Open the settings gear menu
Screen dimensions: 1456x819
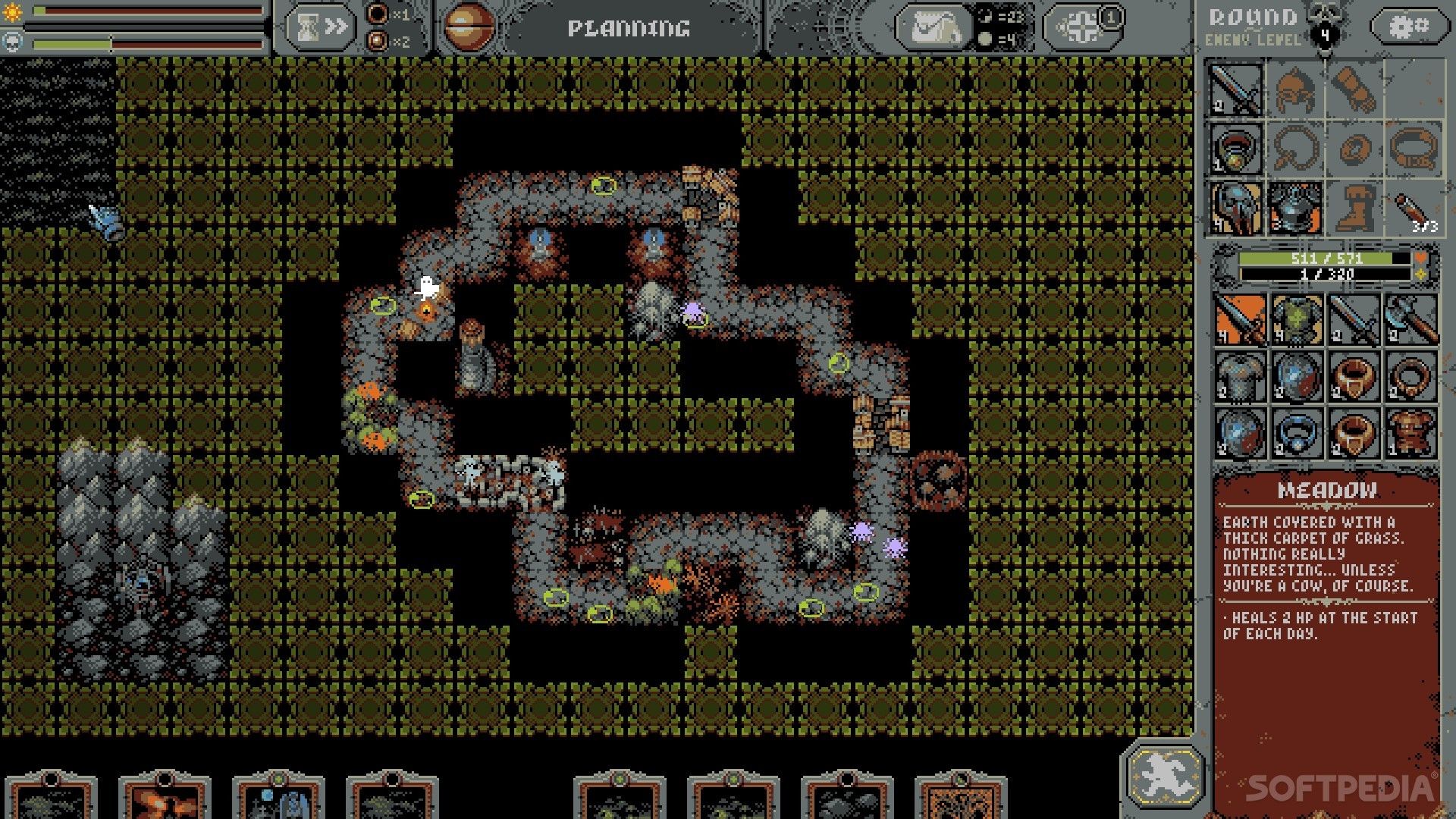click(x=1408, y=27)
